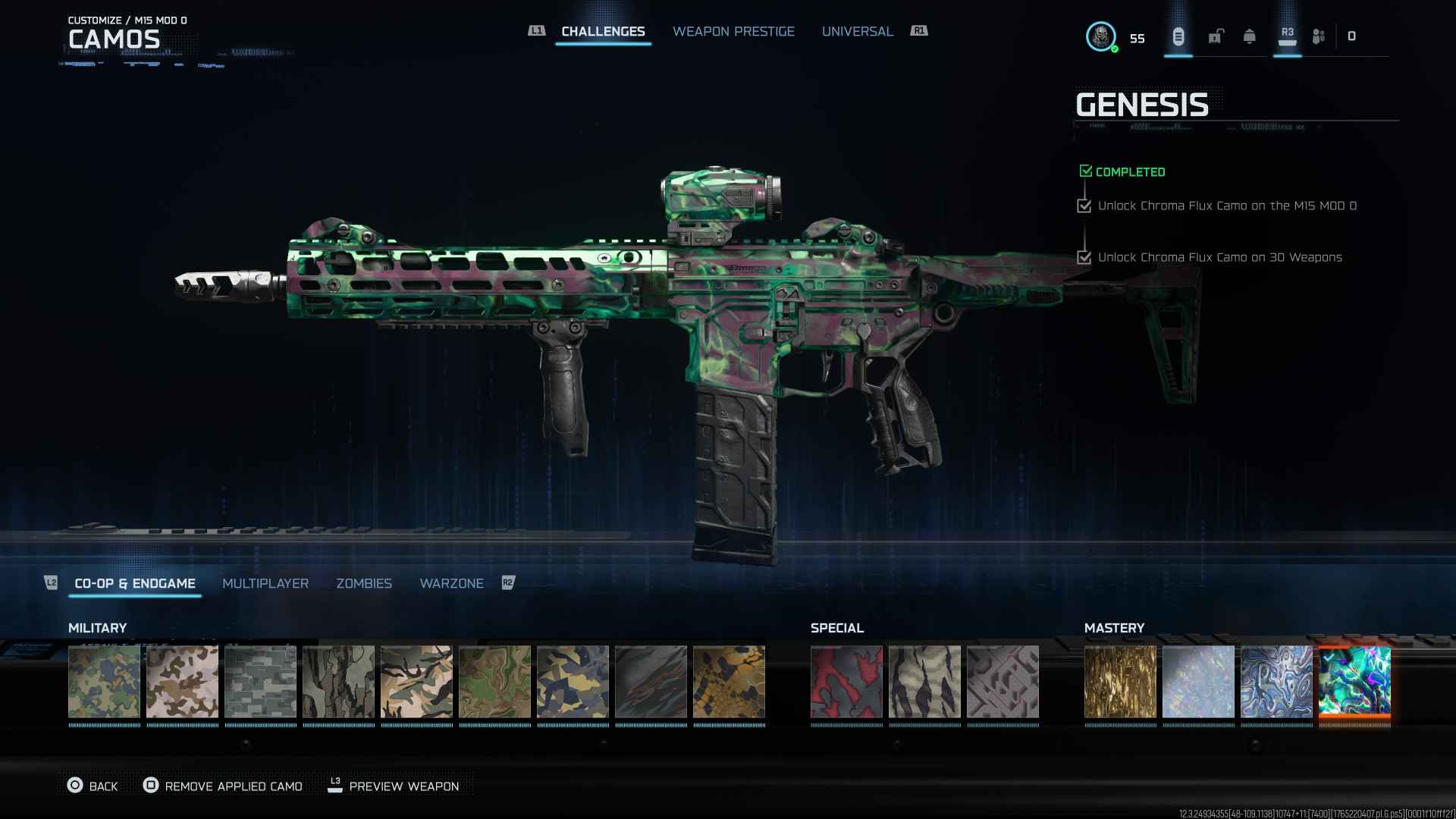Screen dimensions: 1456x819
Task: Select the Co-op & Endgame category
Action: (135, 583)
